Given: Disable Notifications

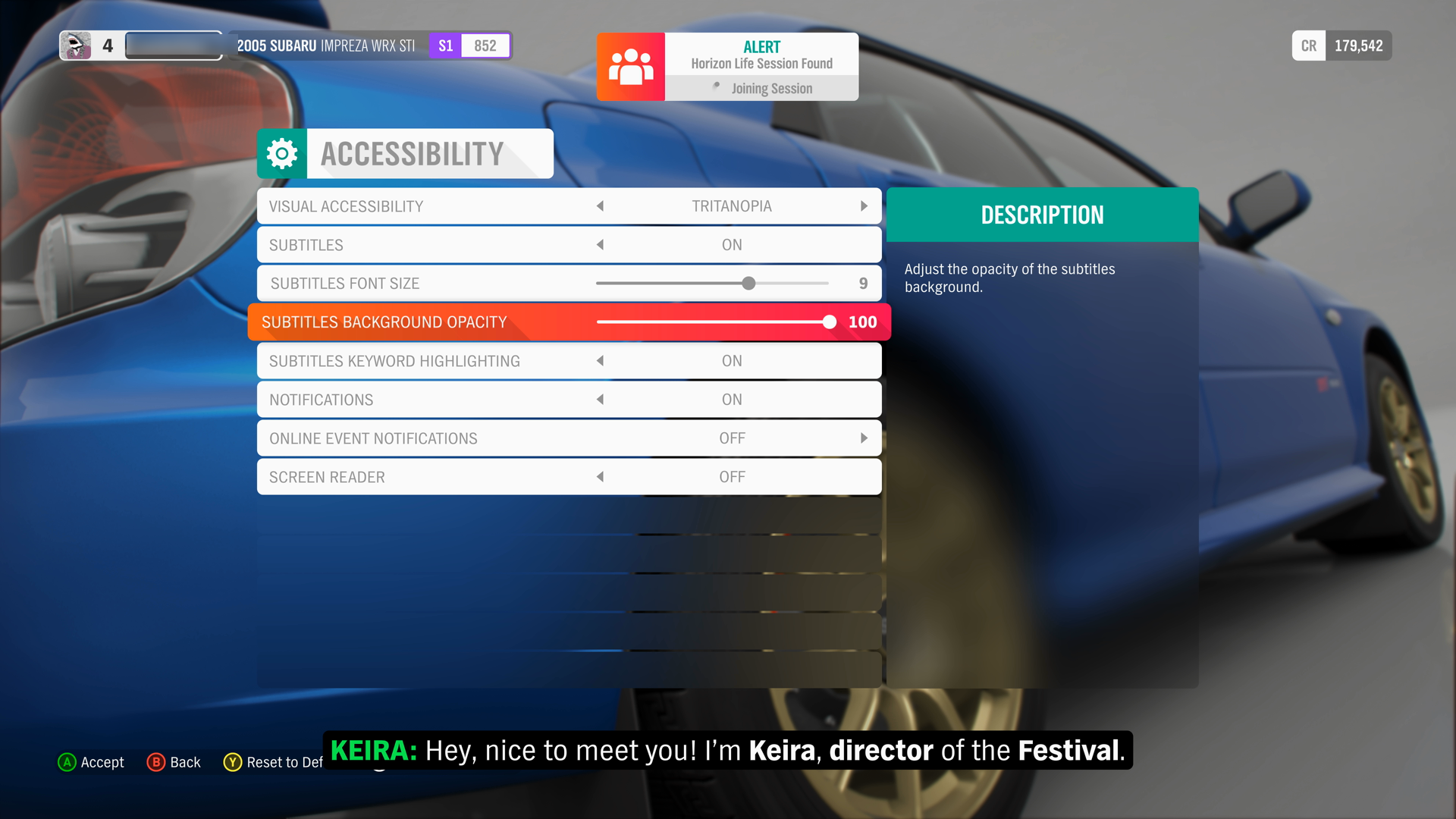Looking at the screenshot, I should (x=600, y=399).
